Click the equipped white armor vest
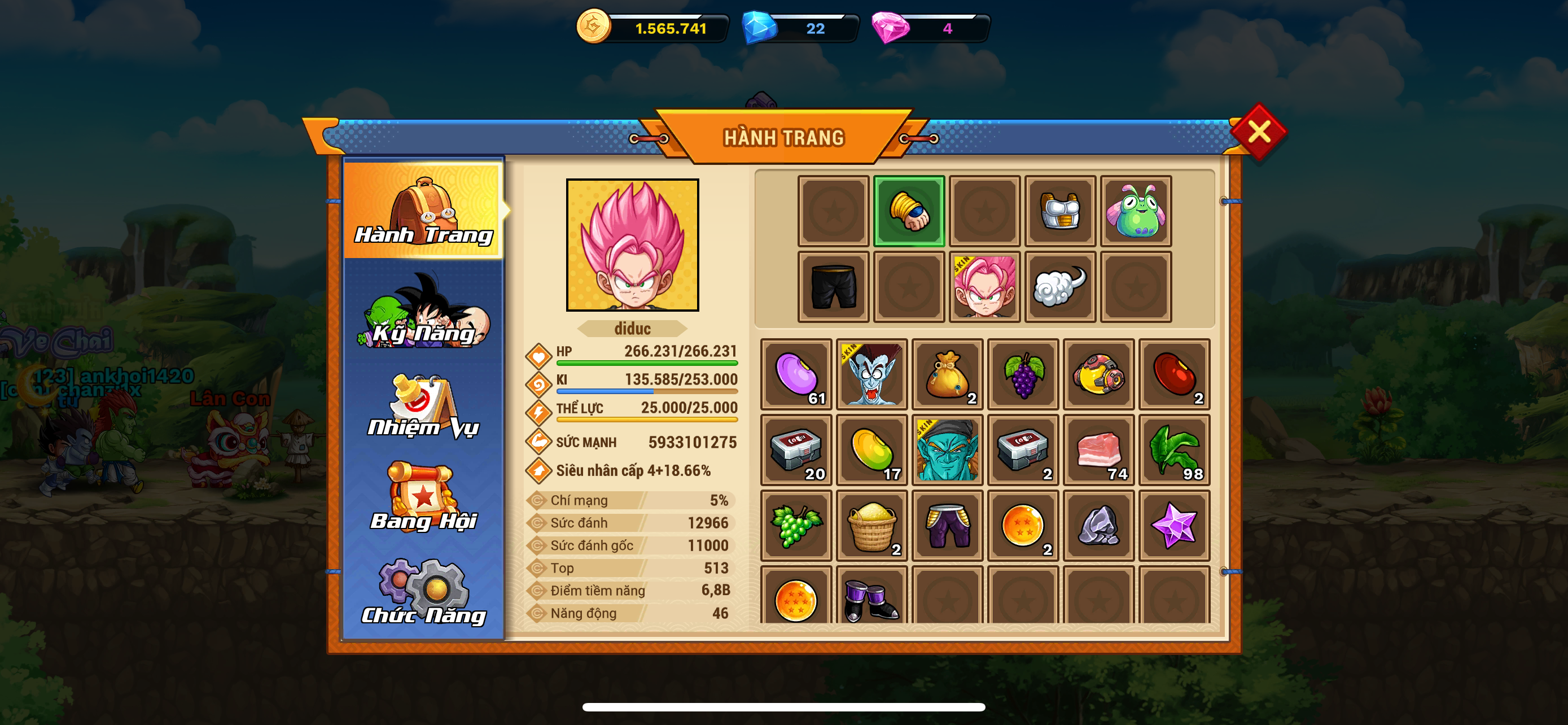1568x725 pixels. pos(1060,211)
